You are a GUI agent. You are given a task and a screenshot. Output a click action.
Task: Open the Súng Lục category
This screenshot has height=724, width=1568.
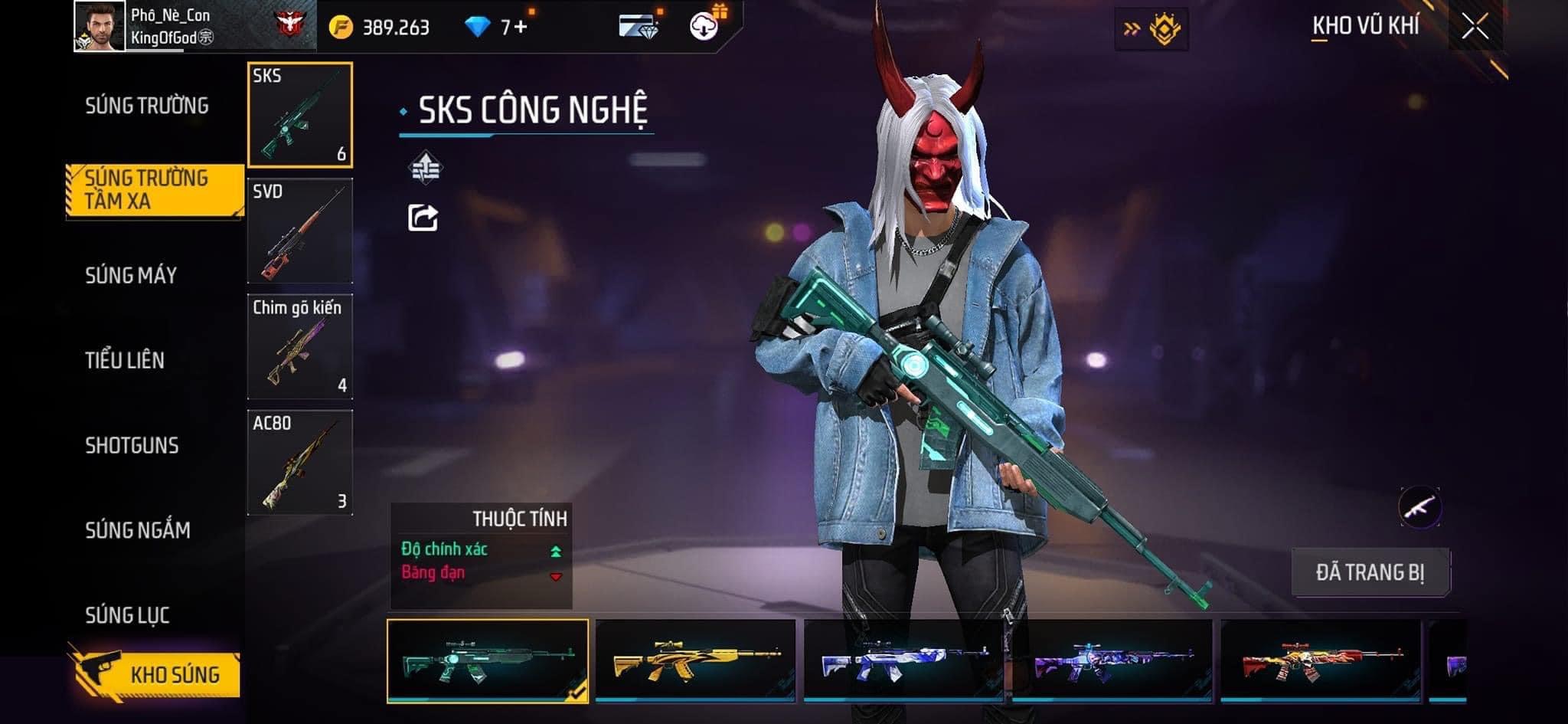click(x=127, y=615)
